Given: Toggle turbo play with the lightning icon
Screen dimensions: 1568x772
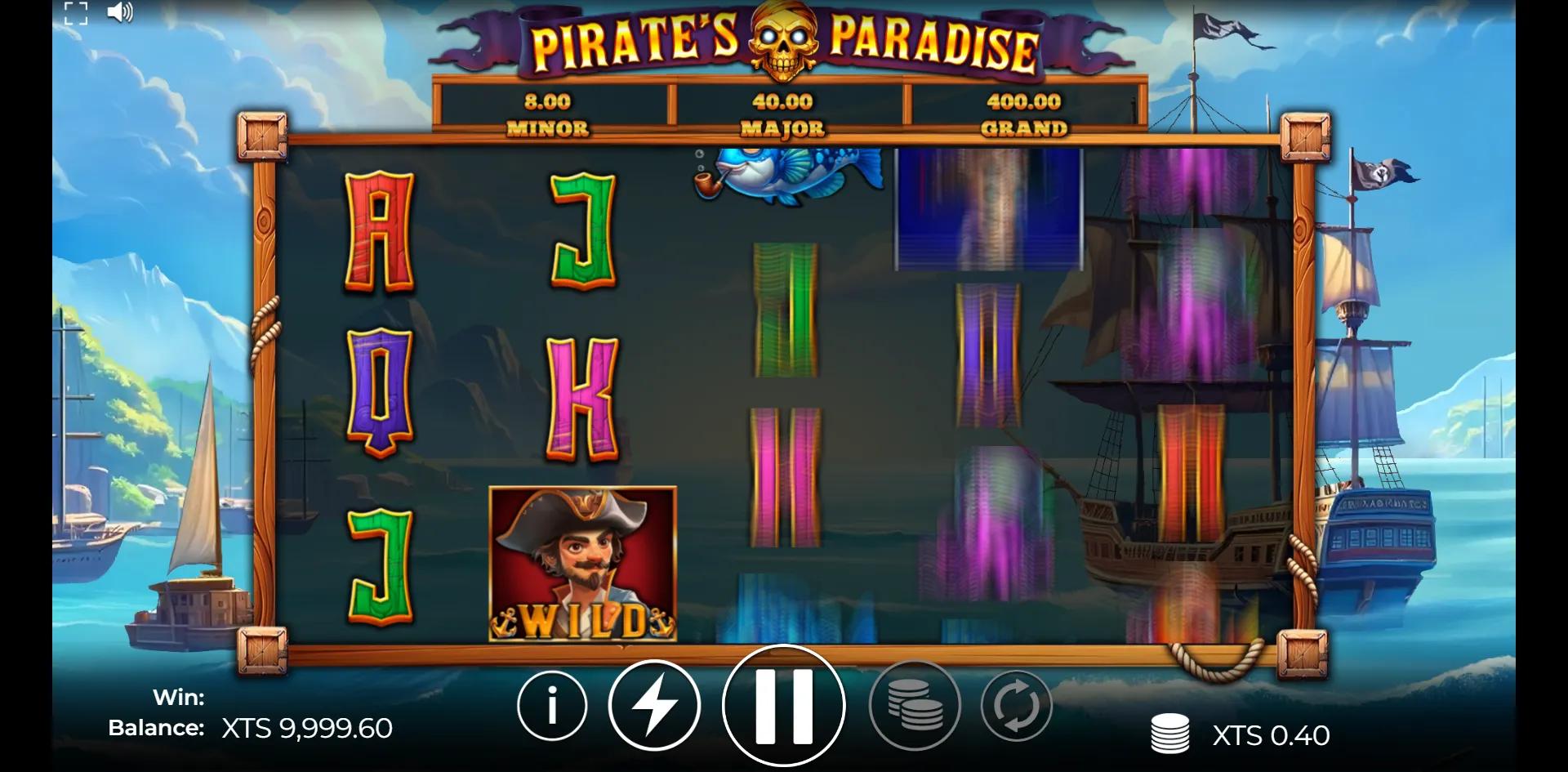Looking at the screenshot, I should (654, 706).
